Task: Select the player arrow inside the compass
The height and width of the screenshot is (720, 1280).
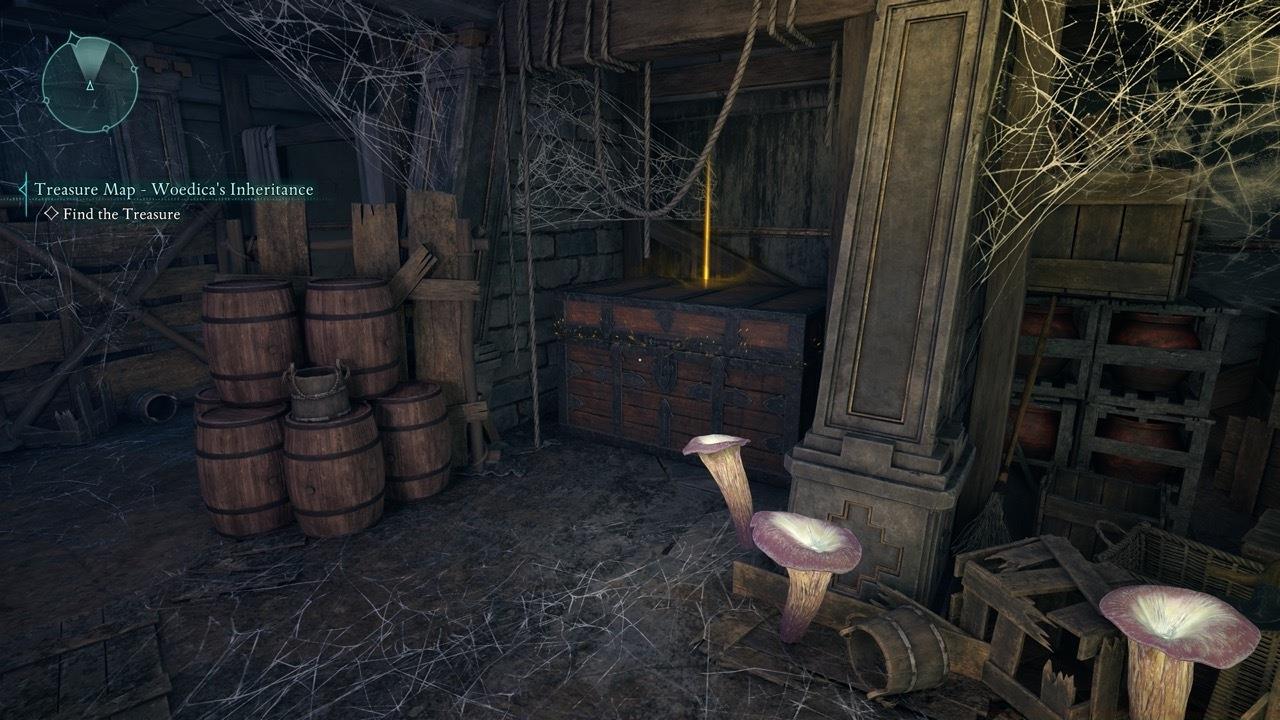Action: 90,86
